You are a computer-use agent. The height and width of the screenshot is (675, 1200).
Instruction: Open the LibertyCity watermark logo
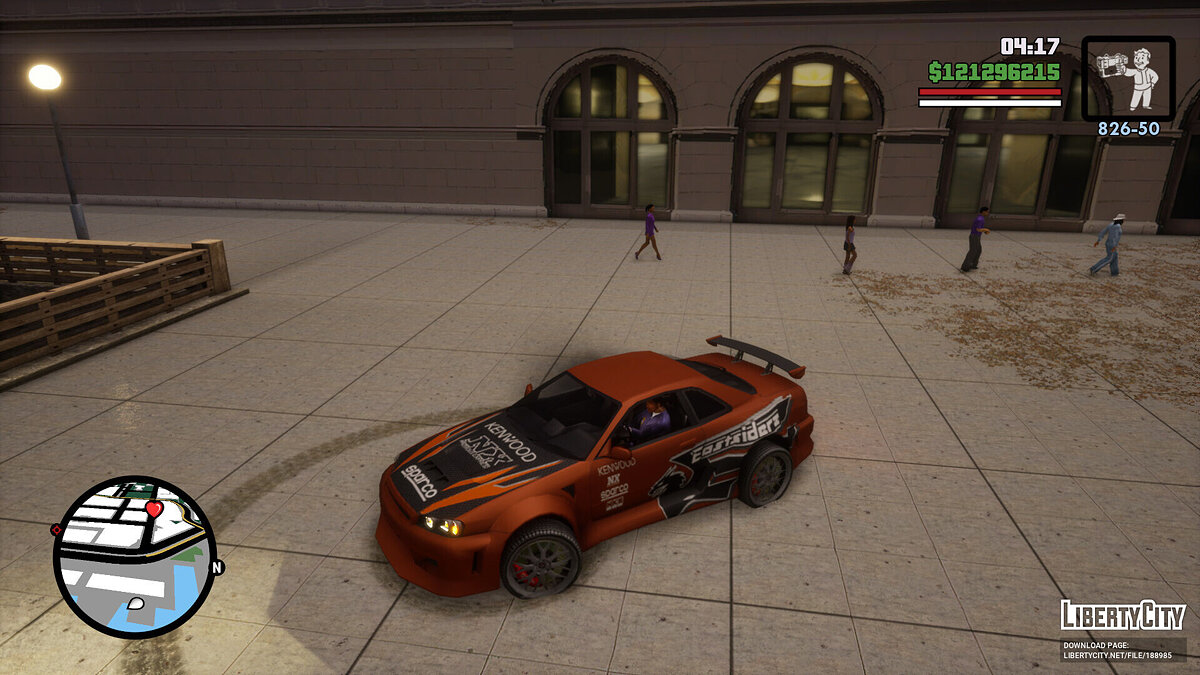click(x=1122, y=615)
